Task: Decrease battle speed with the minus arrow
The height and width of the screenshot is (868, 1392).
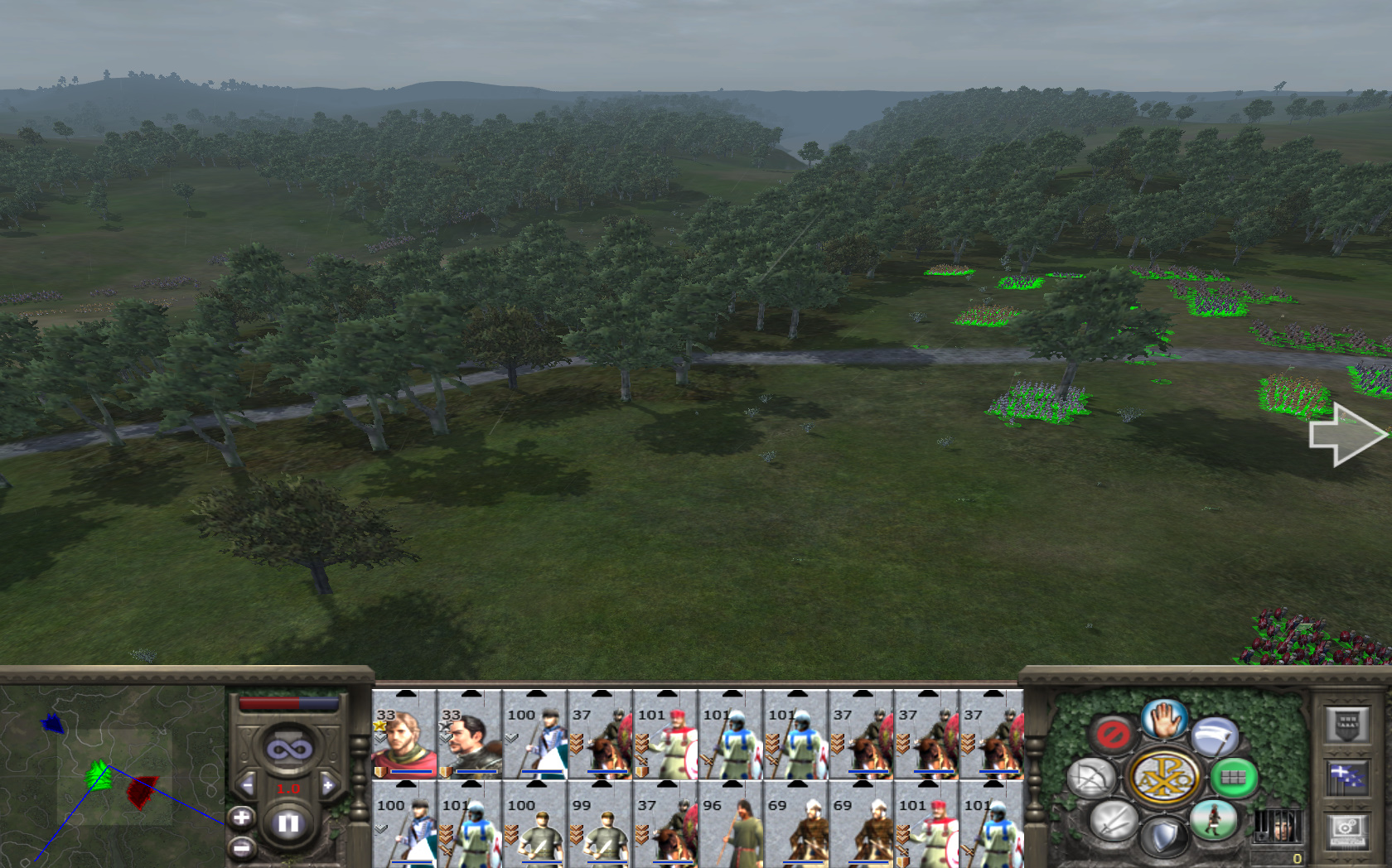Action: coord(248,785)
